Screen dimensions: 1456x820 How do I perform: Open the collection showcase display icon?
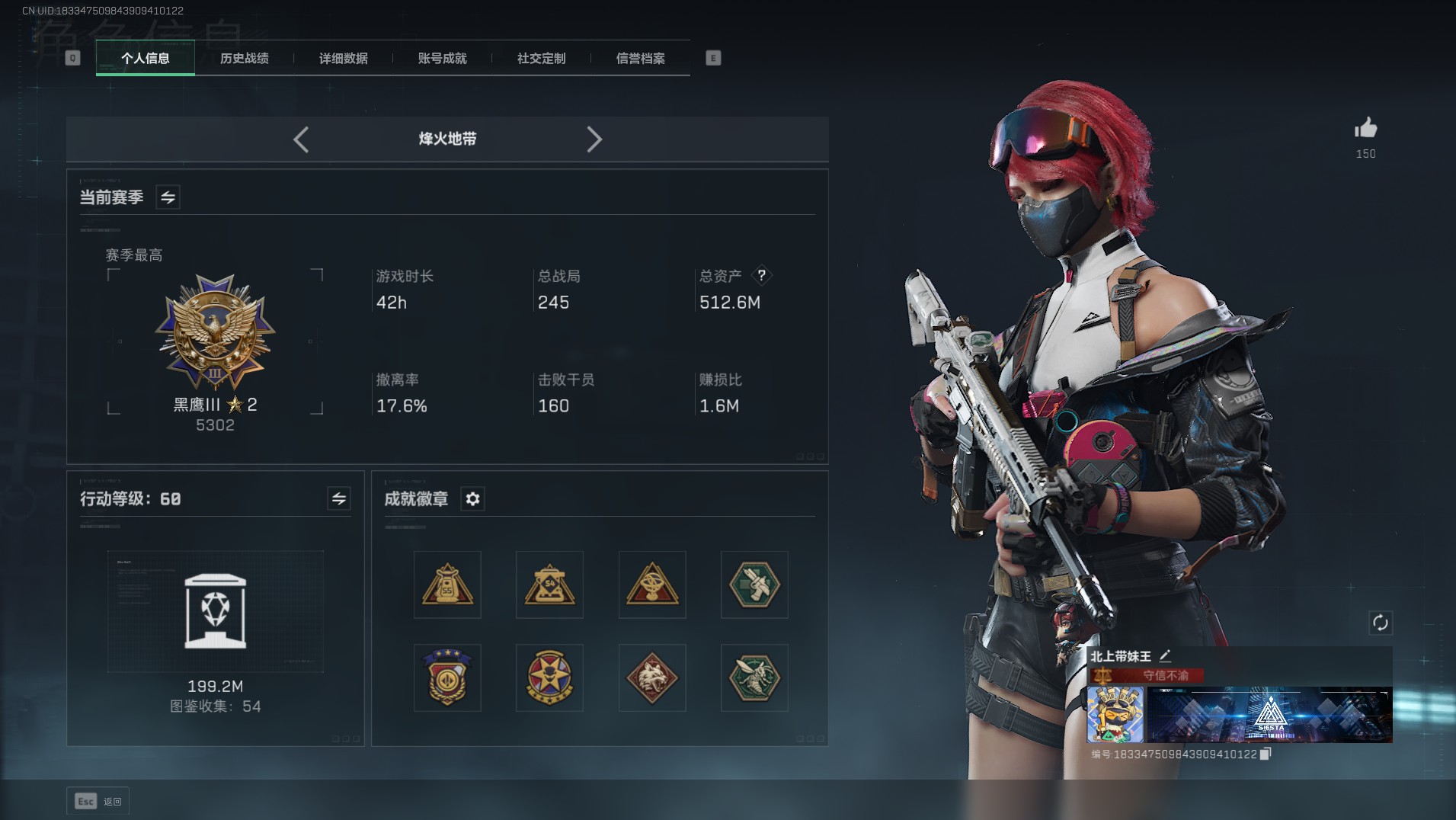pyautogui.click(x=215, y=611)
